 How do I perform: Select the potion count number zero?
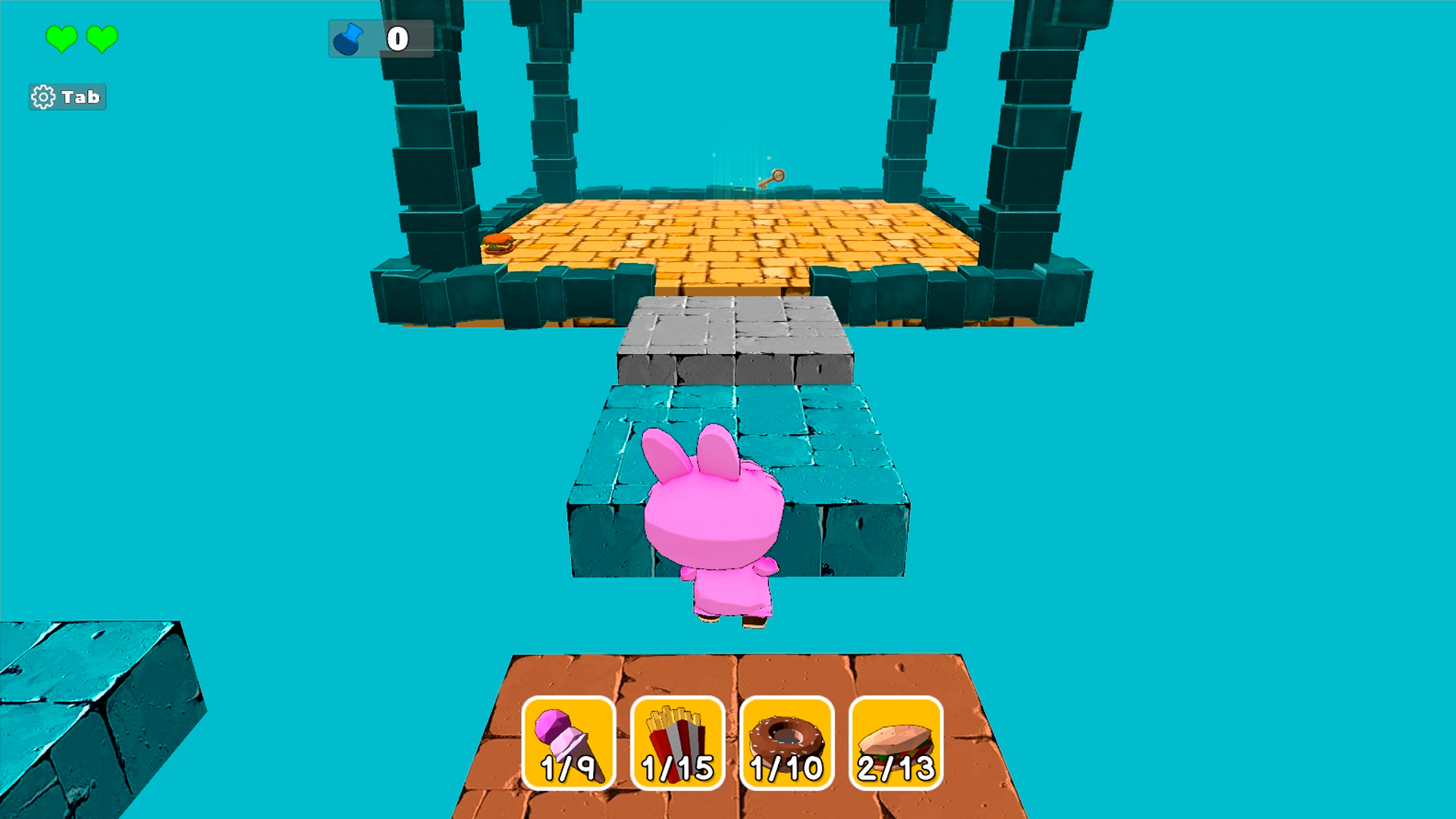[x=397, y=37]
